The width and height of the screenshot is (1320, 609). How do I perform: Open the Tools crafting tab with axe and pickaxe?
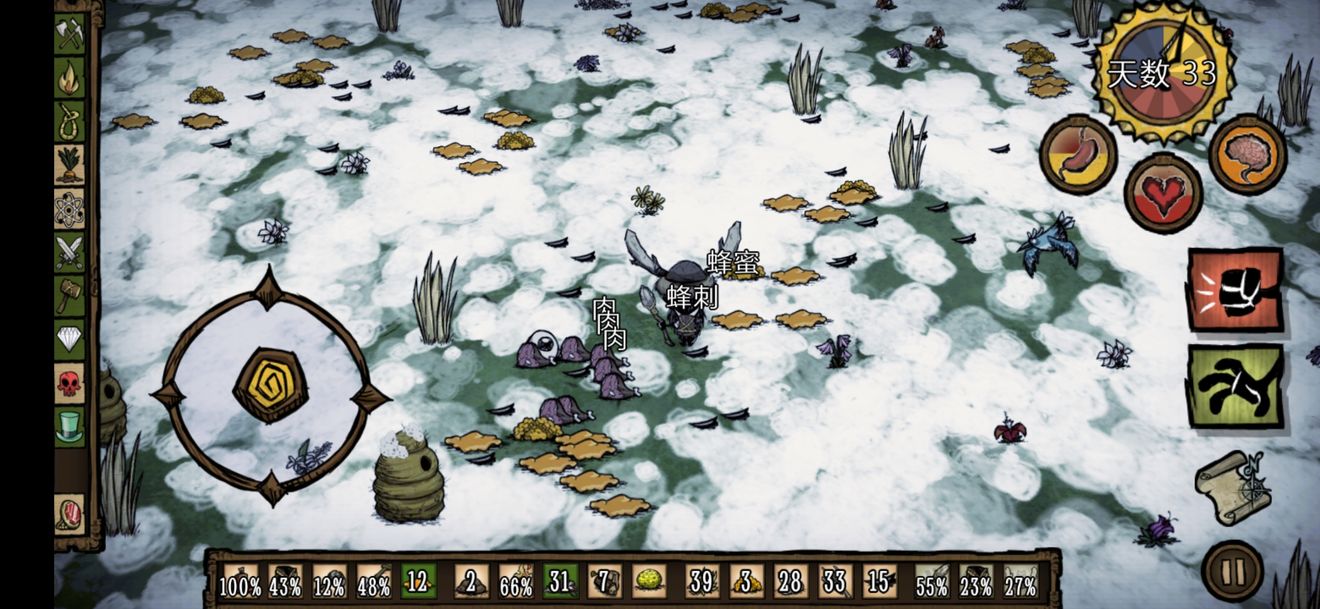coord(69,33)
